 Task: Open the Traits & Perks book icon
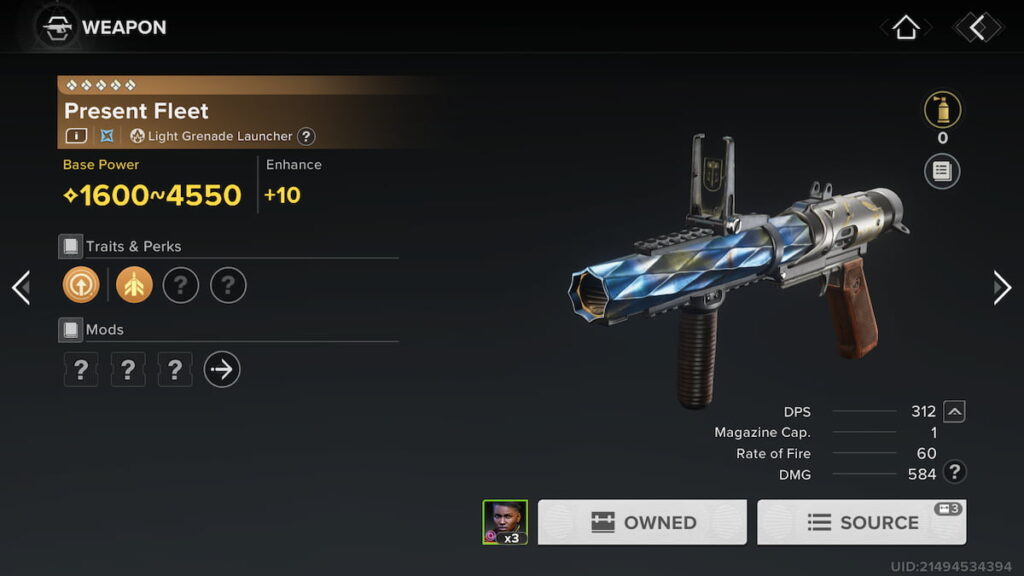point(70,246)
